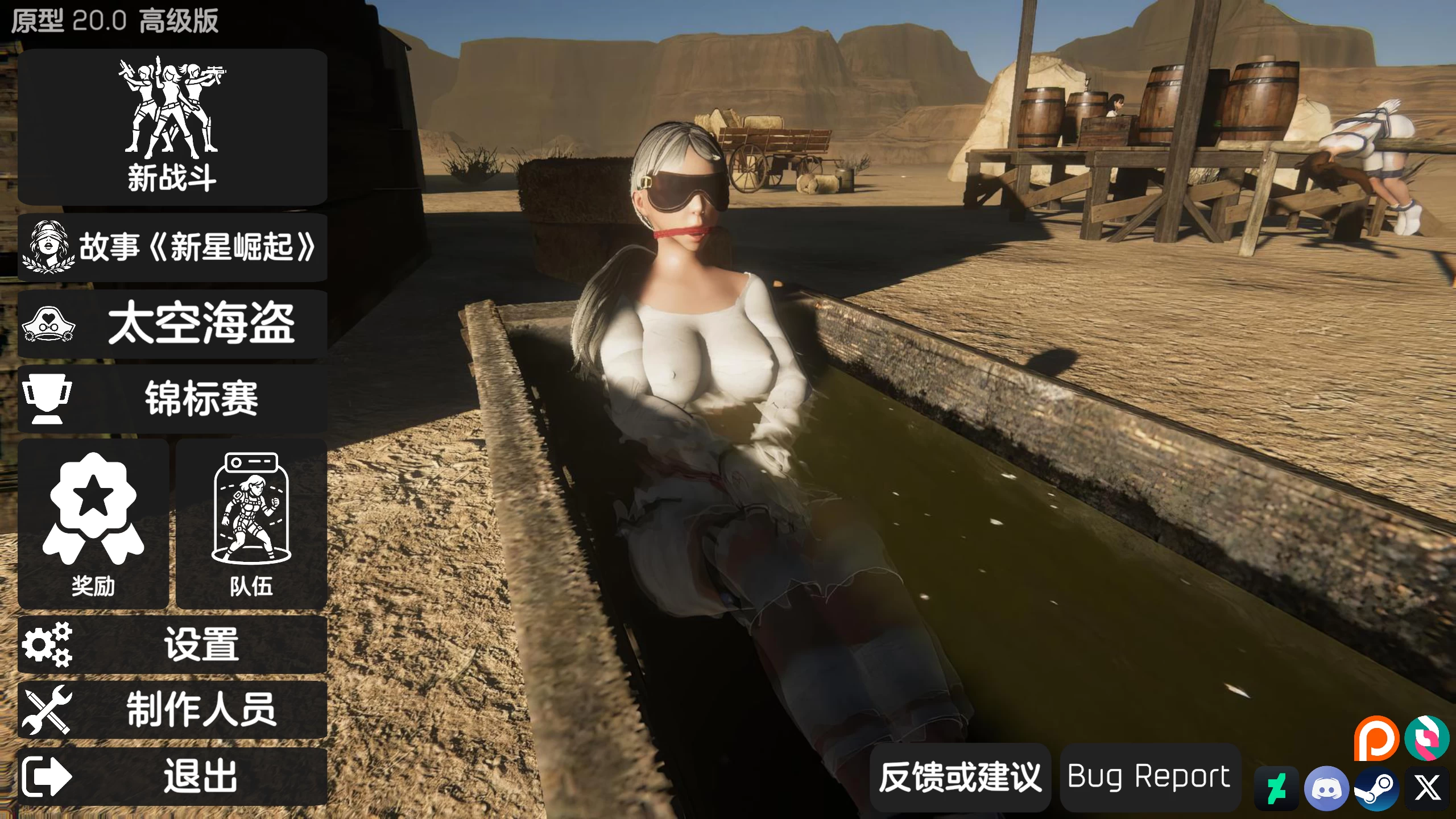
Task: Open settings via the gears icon
Action: pyautogui.click(x=48, y=646)
